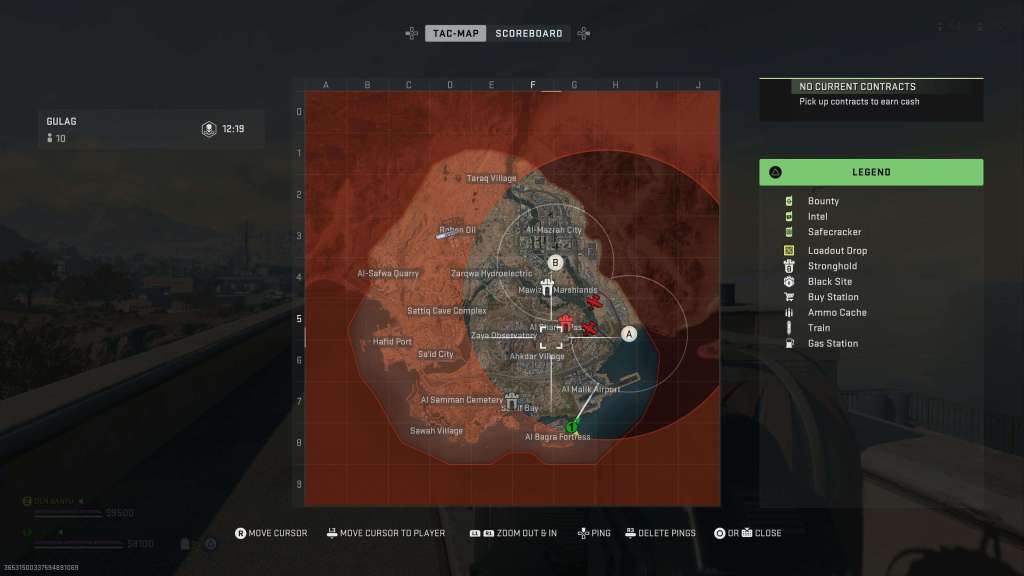Click the B marker on the map

click(557, 262)
